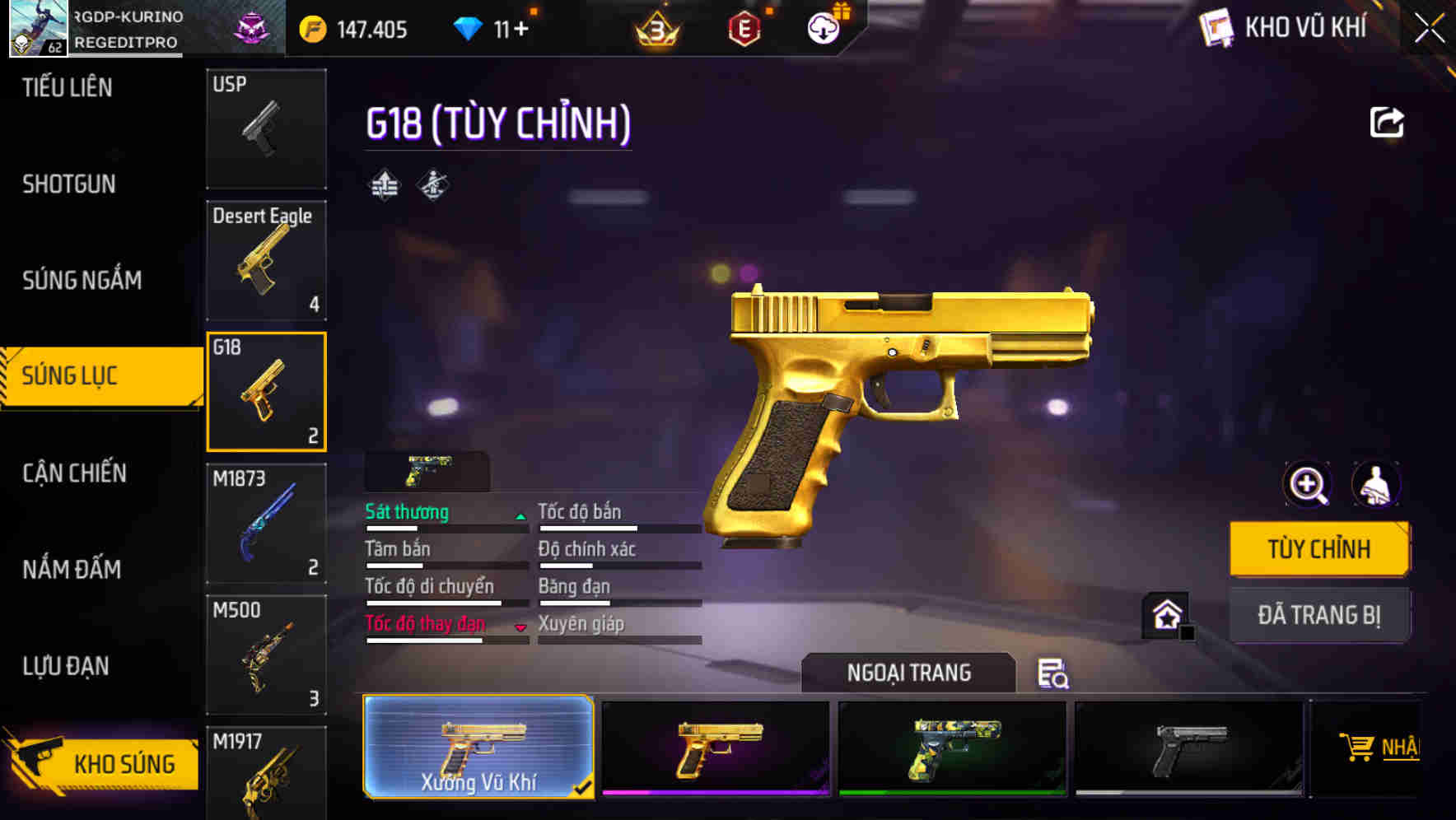Switch to the SÚNG NGẮM category tab
This screenshot has width=1456, height=820.
tap(81, 280)
